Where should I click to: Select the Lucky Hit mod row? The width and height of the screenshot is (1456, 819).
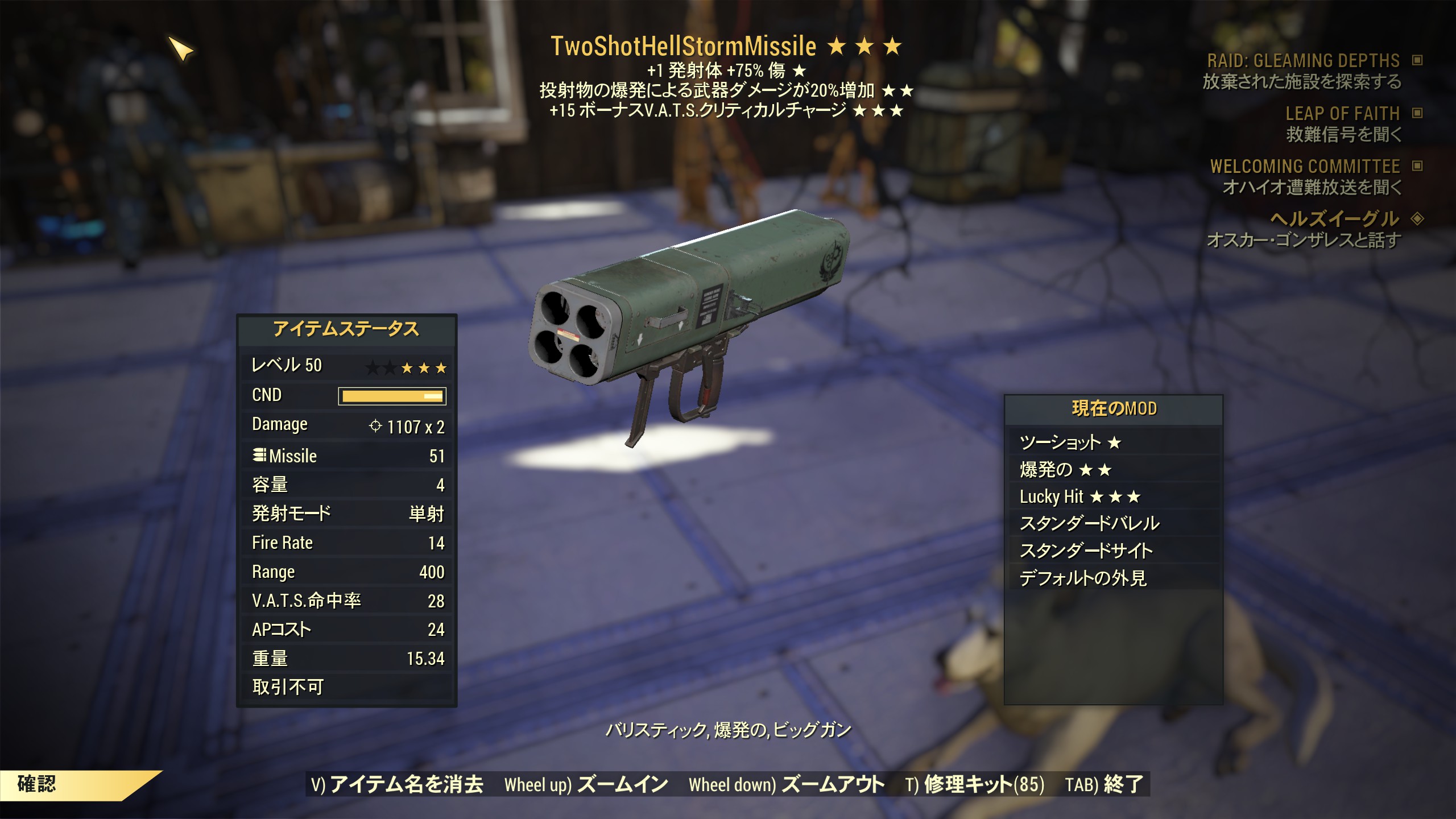[x=1113, y=497]
